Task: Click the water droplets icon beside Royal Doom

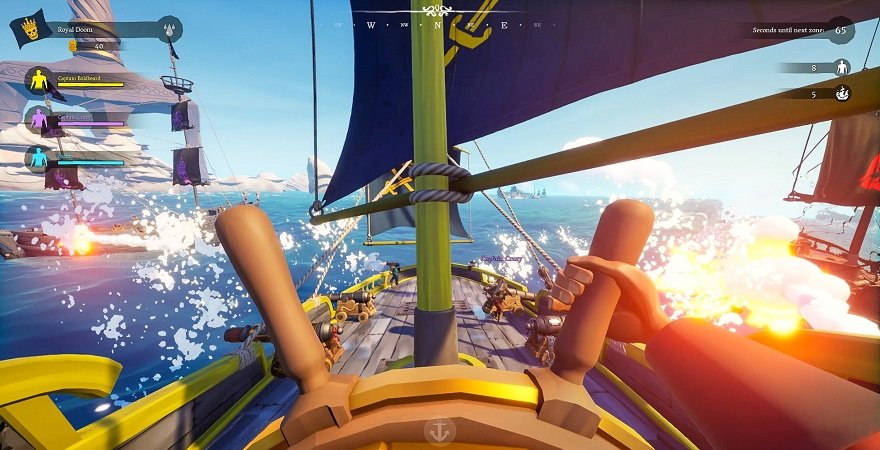Action: (171, 26)
